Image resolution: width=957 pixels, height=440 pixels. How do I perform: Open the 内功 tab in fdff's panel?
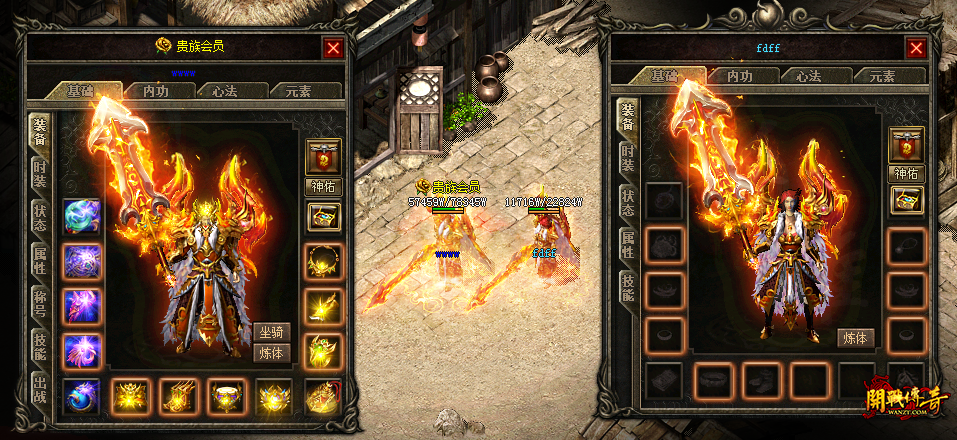738,76
